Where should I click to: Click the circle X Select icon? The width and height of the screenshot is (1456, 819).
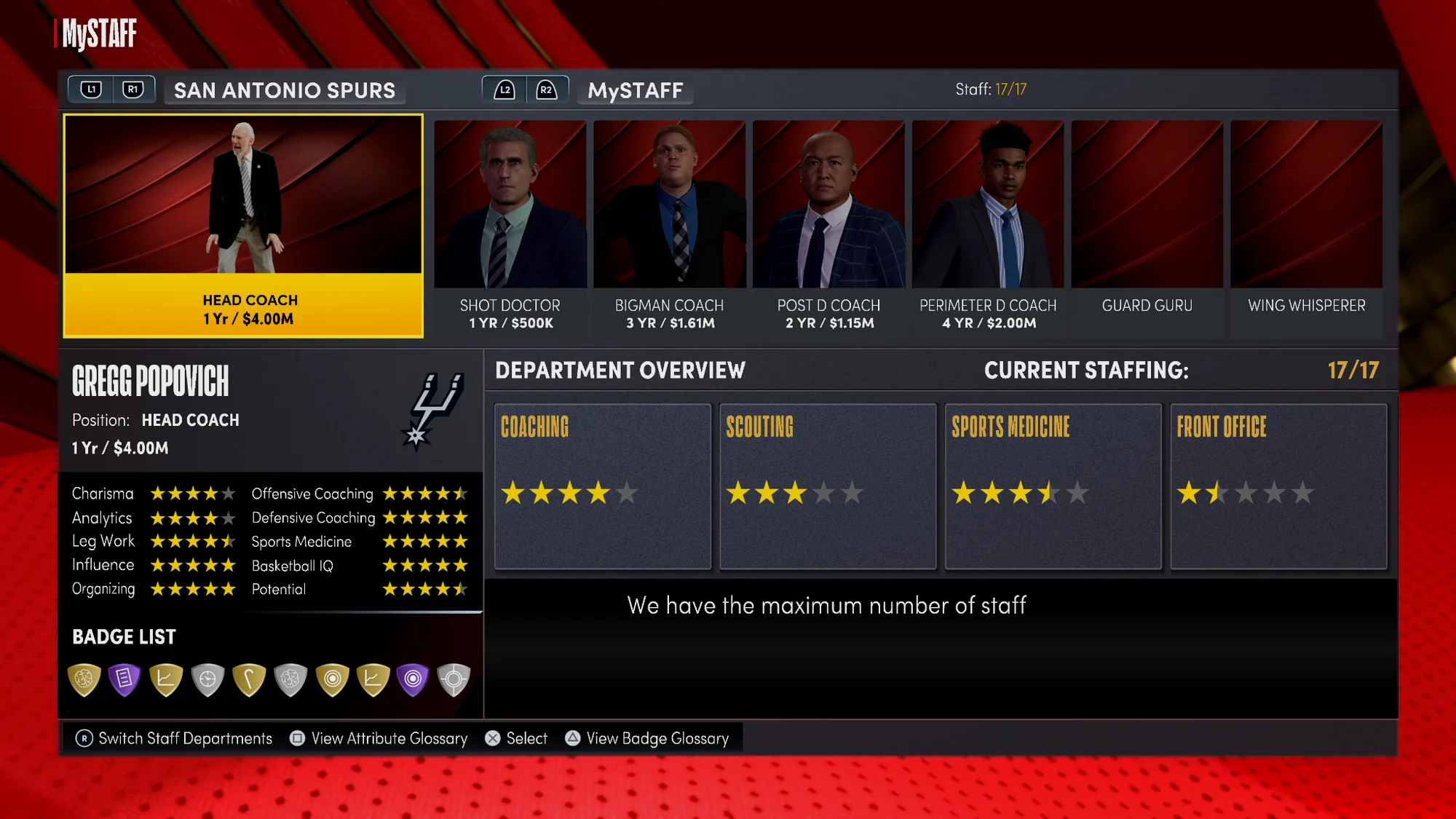click(493, 738)
